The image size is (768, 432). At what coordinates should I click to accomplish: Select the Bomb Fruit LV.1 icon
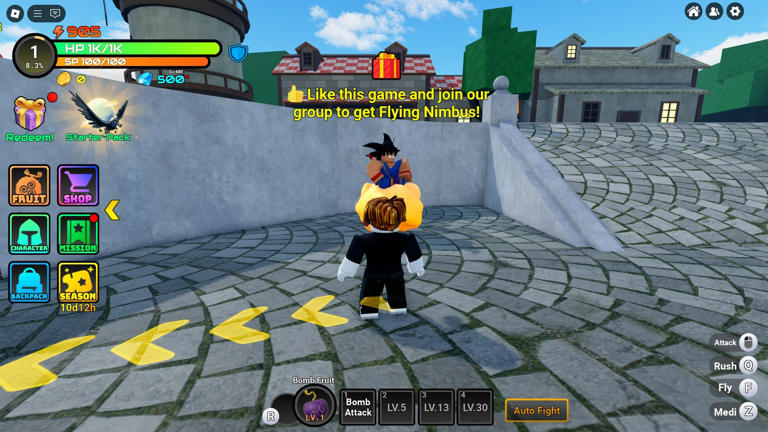point(315,406)
